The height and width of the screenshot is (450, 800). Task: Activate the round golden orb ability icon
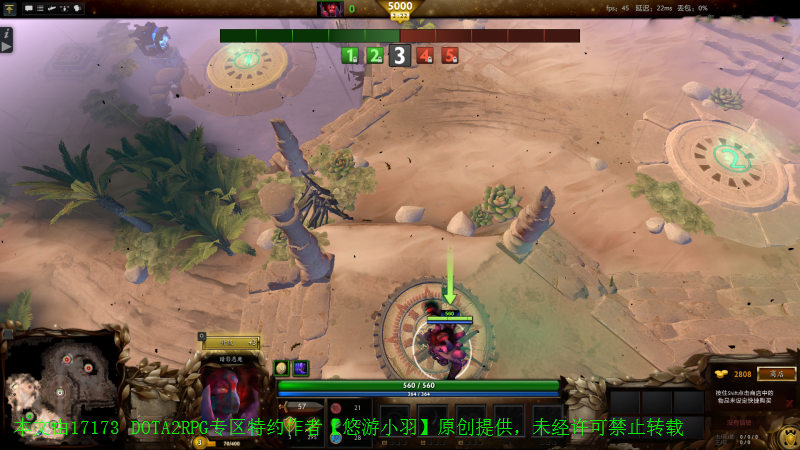282,368
